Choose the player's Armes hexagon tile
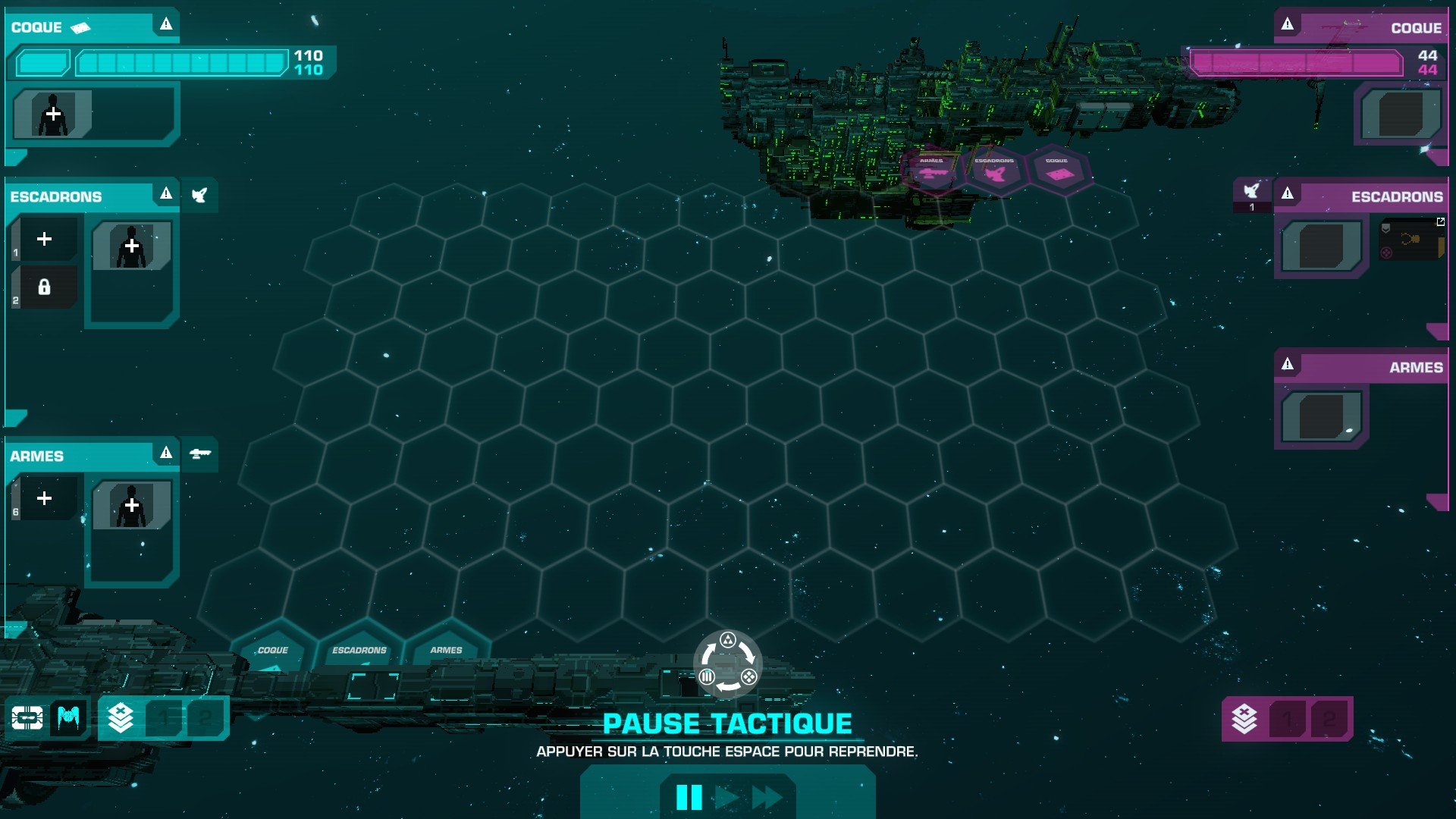This screenshot has height=819, width=1456. pyautogui.click(x=446, y=652)
